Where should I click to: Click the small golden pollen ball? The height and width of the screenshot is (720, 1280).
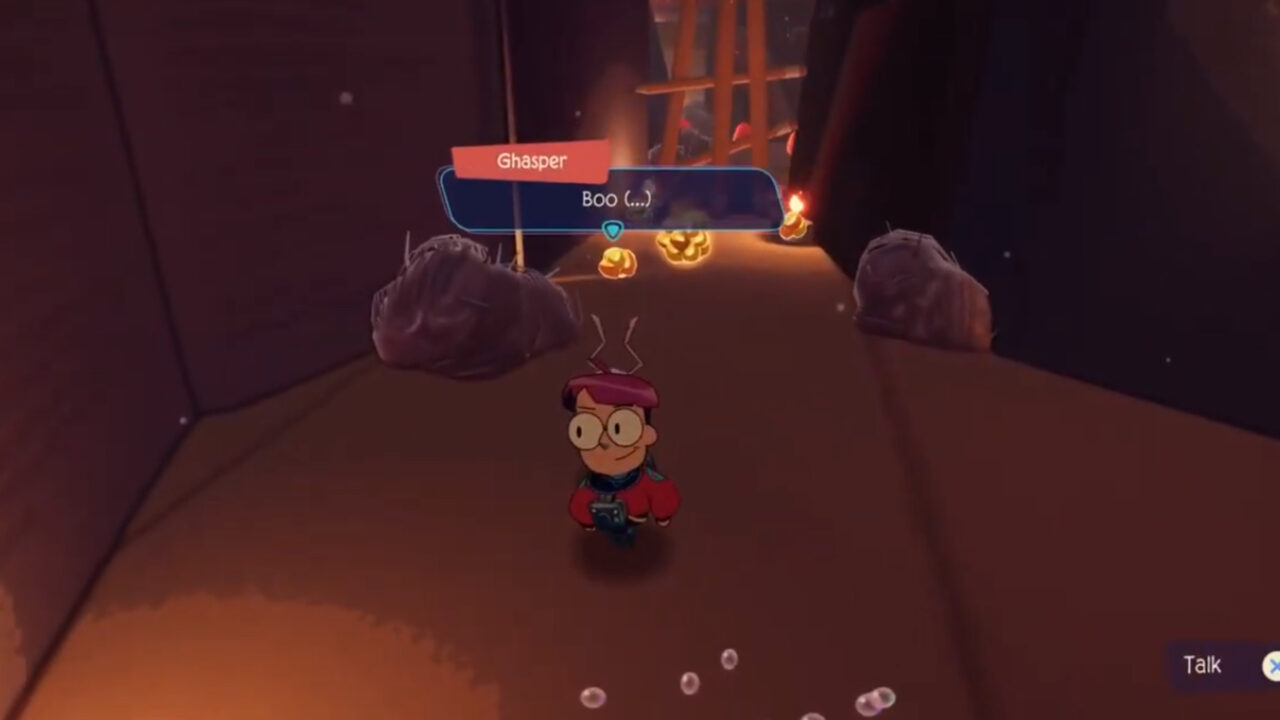click(617, 261)
